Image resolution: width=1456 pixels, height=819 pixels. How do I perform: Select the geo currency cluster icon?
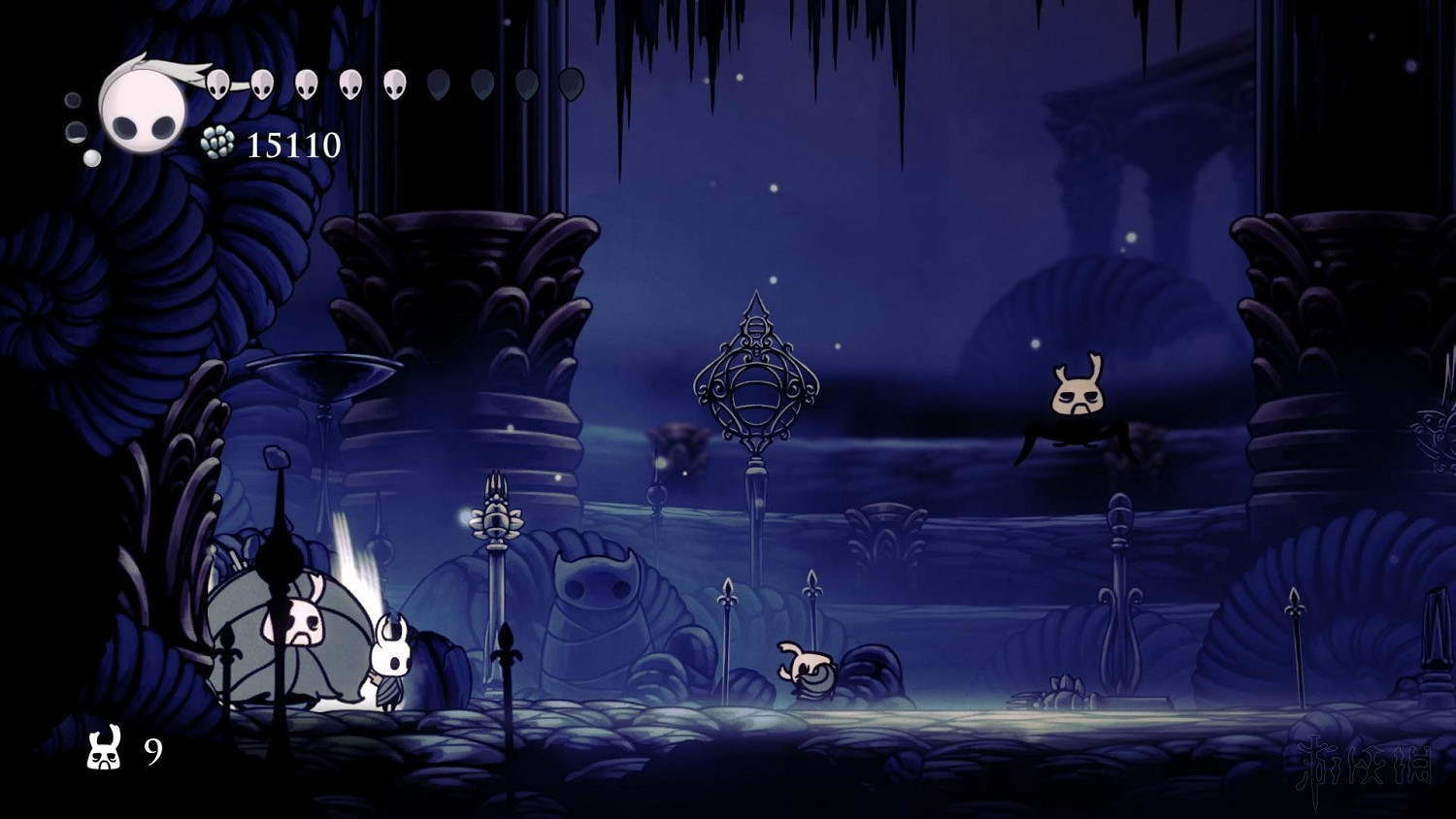215,144
